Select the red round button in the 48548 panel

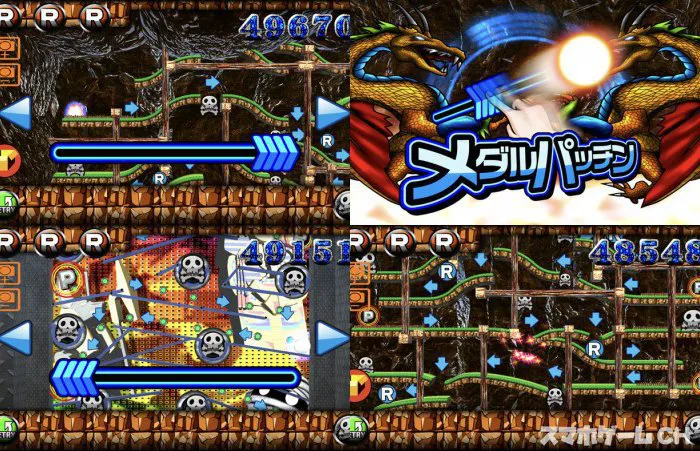tap(359, 383)
